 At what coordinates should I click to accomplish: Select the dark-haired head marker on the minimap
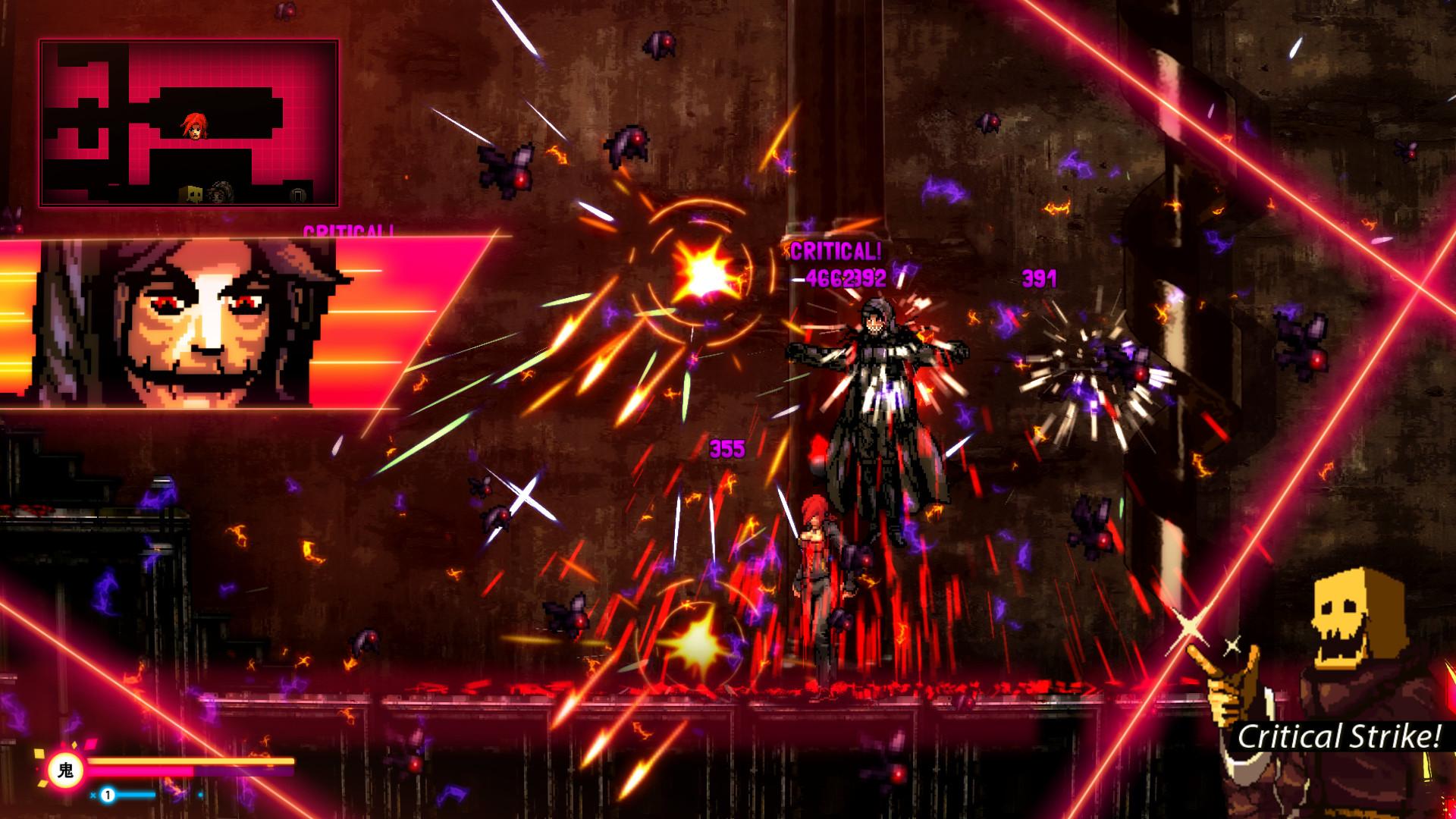tap(219, 194)
